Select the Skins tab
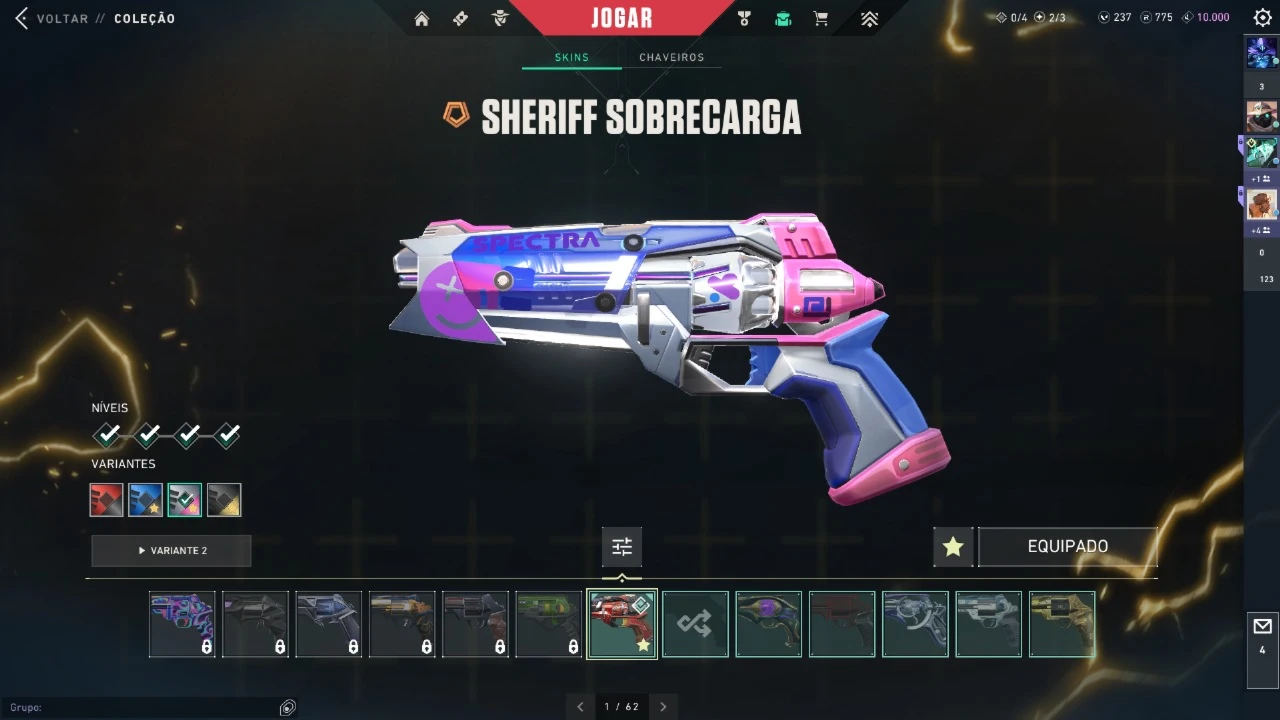Viewport: 1280px width, 720px height. pos(572,58)
